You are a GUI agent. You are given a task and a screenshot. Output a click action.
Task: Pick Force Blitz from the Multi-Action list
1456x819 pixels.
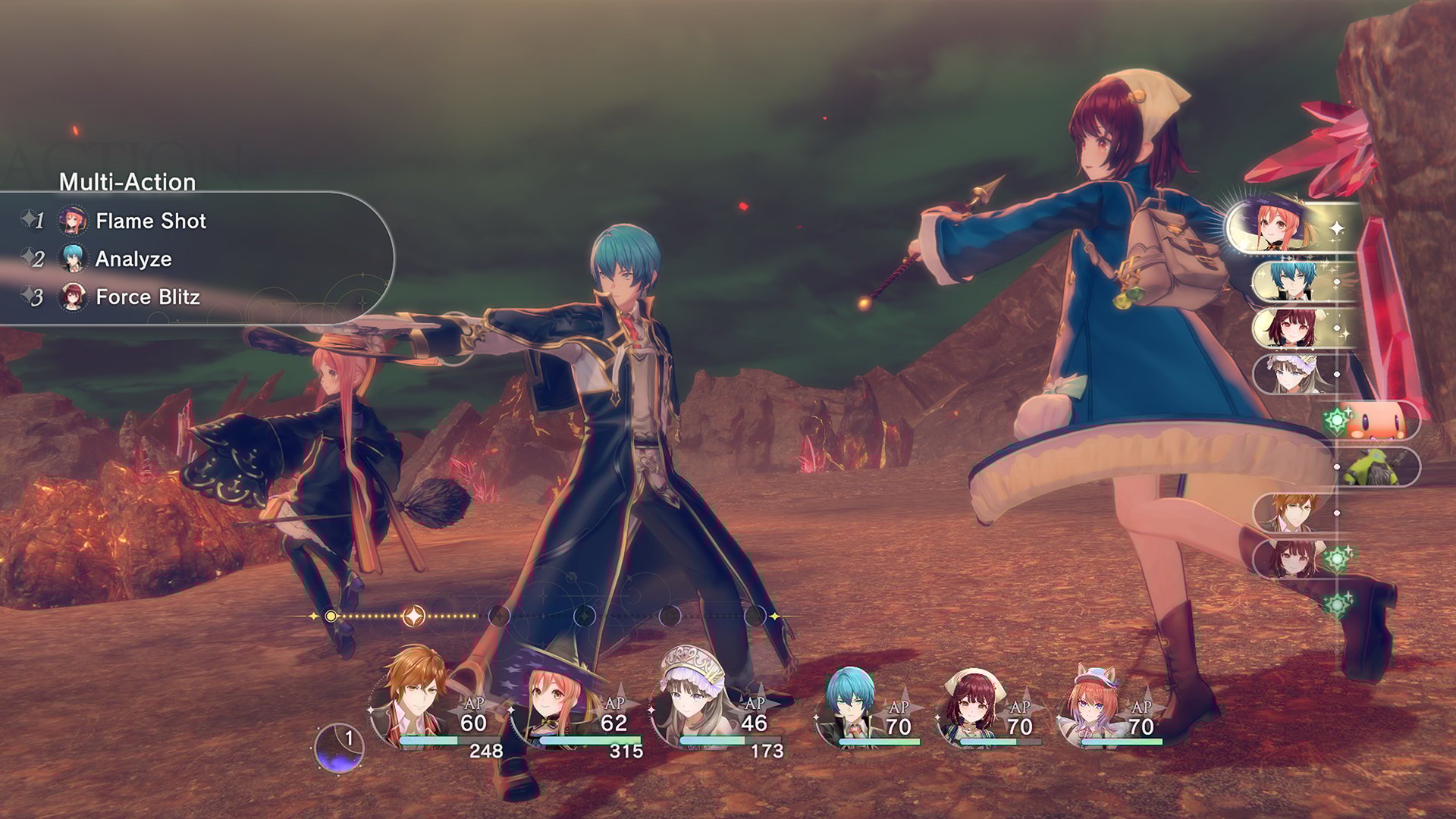[x=147, y=297]
